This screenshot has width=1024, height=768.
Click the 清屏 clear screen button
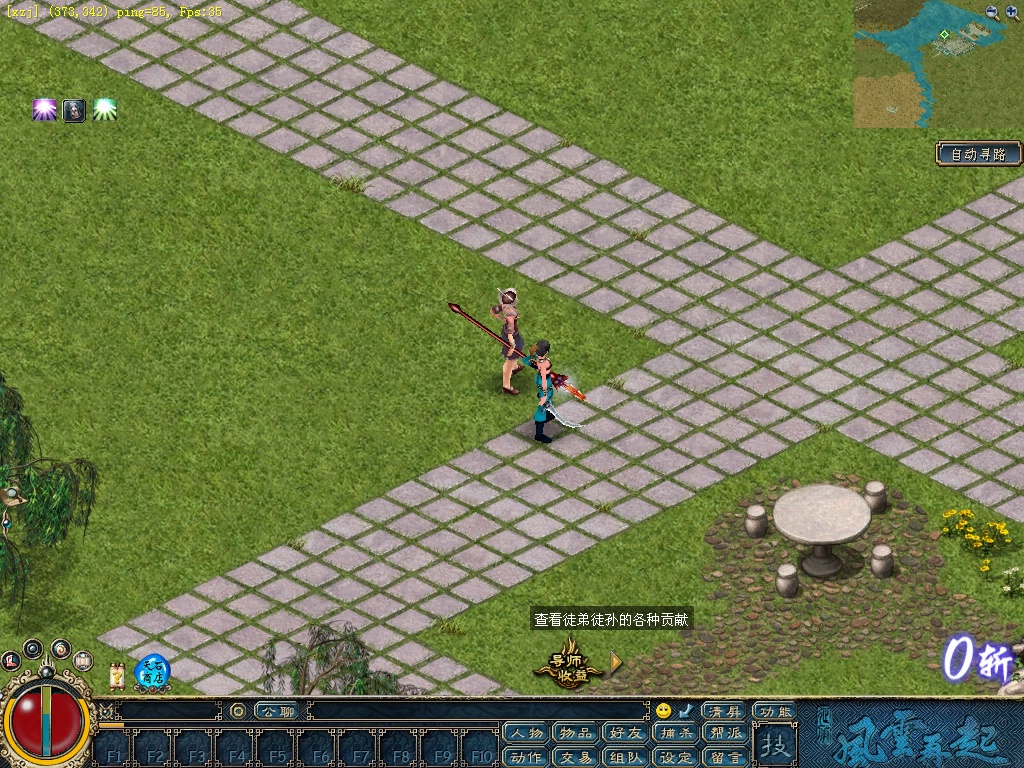click(x=724, y=711)
